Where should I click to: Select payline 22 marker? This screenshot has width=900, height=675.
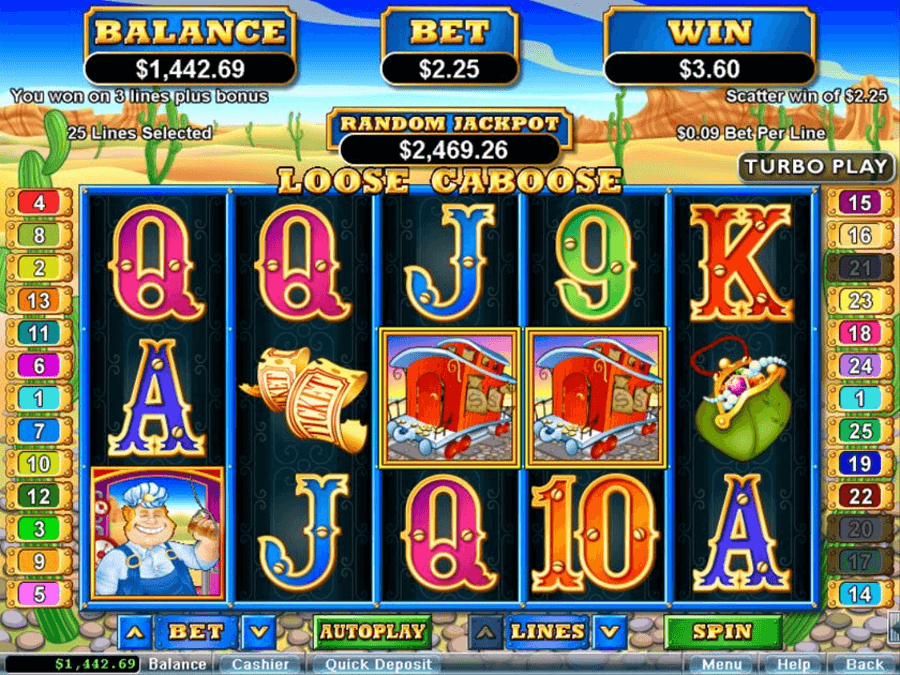[x=859, y=496]
